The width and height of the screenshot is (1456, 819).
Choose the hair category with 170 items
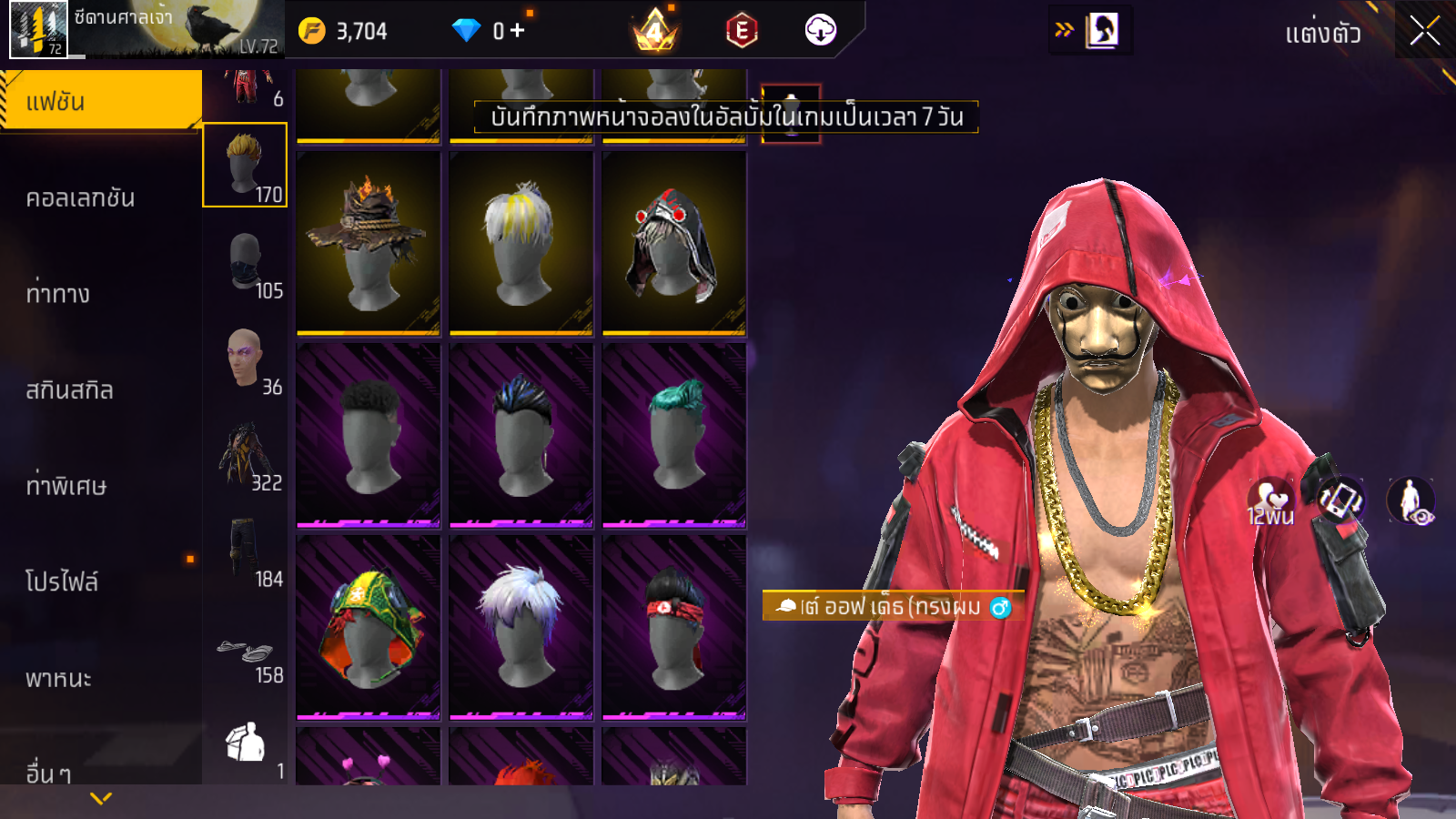pos(245,166)
